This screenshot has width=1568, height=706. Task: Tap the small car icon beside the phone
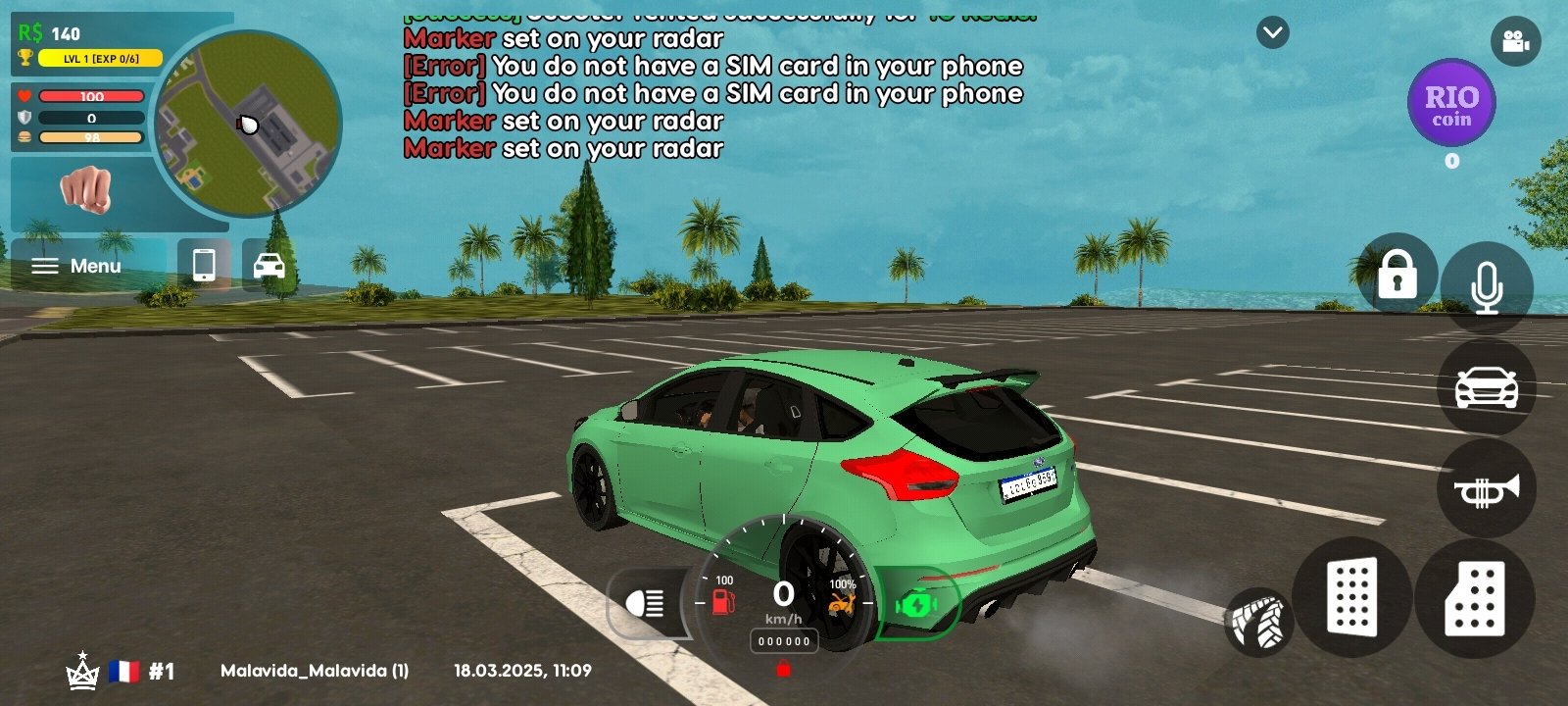coord(269,265)
